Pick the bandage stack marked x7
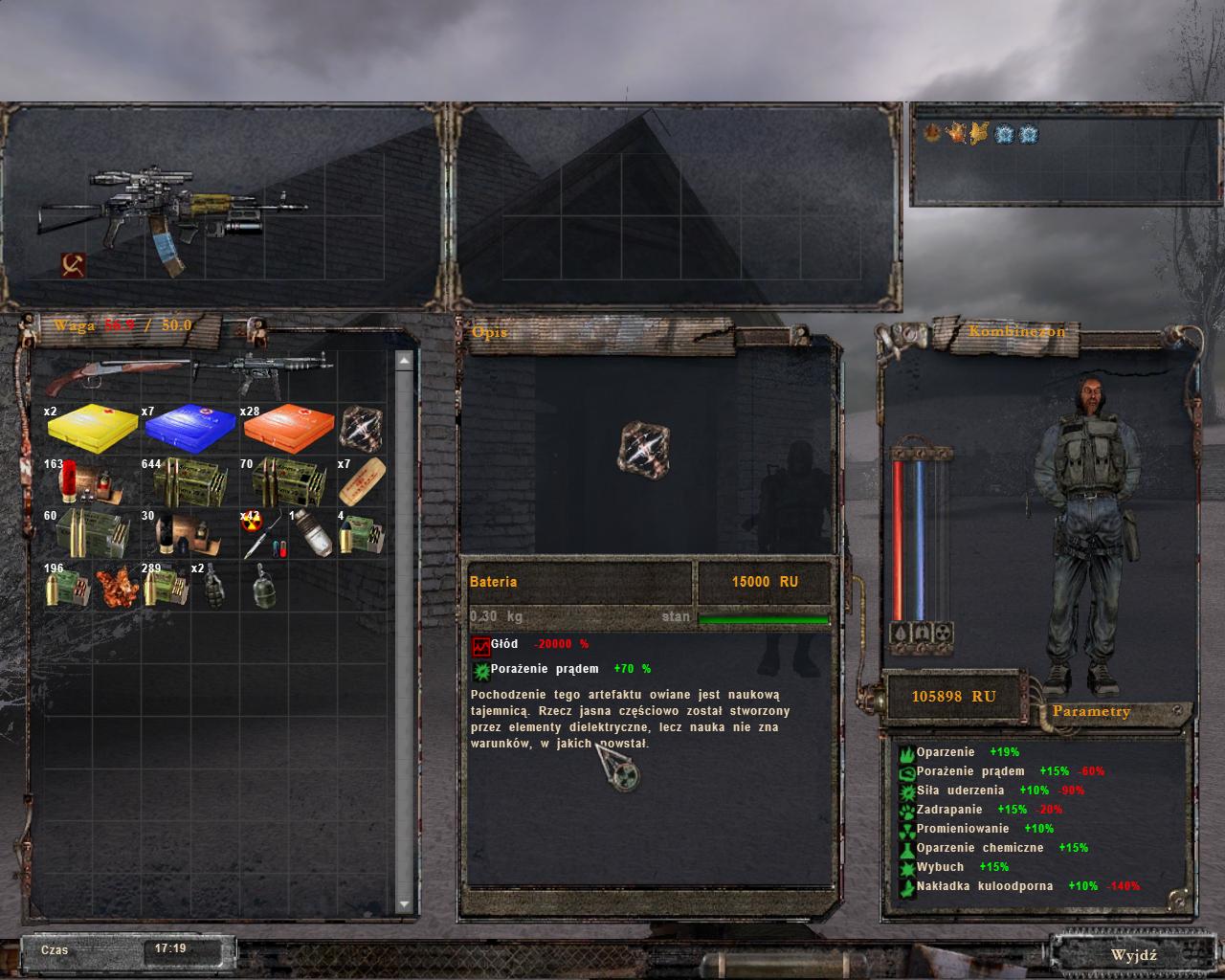The height and width of the screenshot is (980, 1225). point(362,481)
